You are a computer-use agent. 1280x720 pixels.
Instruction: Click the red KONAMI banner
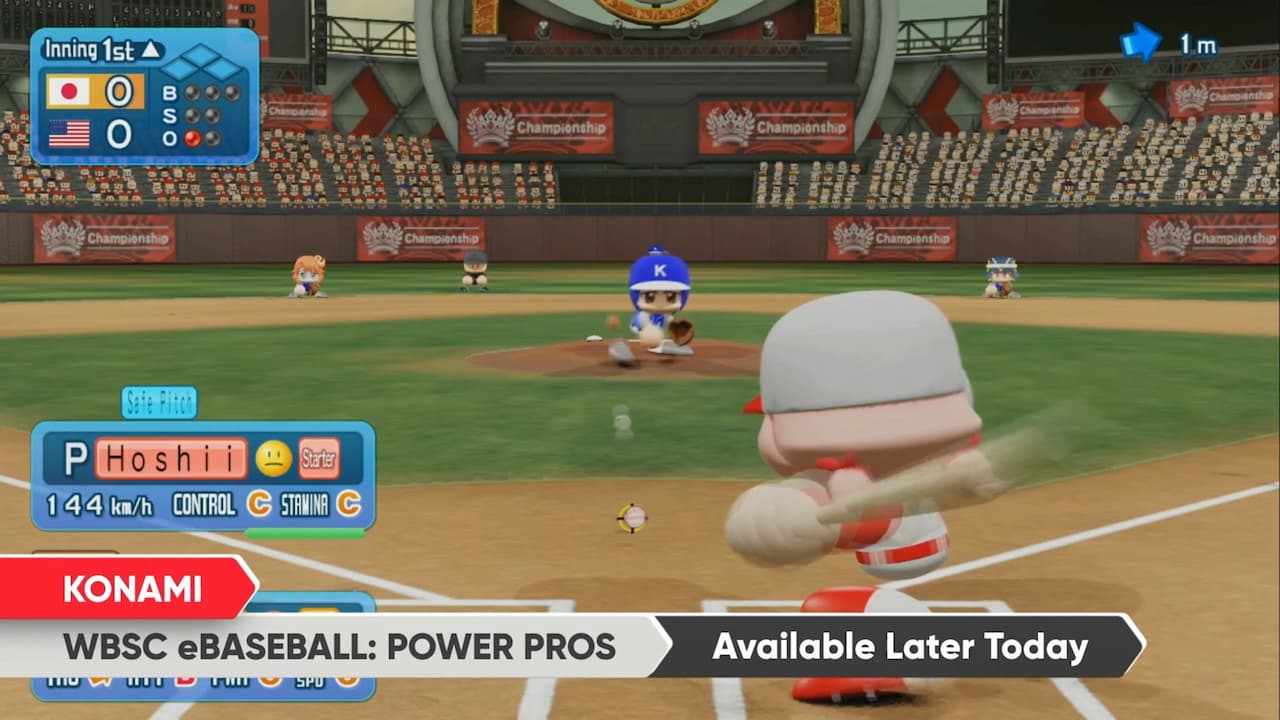pyautogui.click(x=130, y=590)
